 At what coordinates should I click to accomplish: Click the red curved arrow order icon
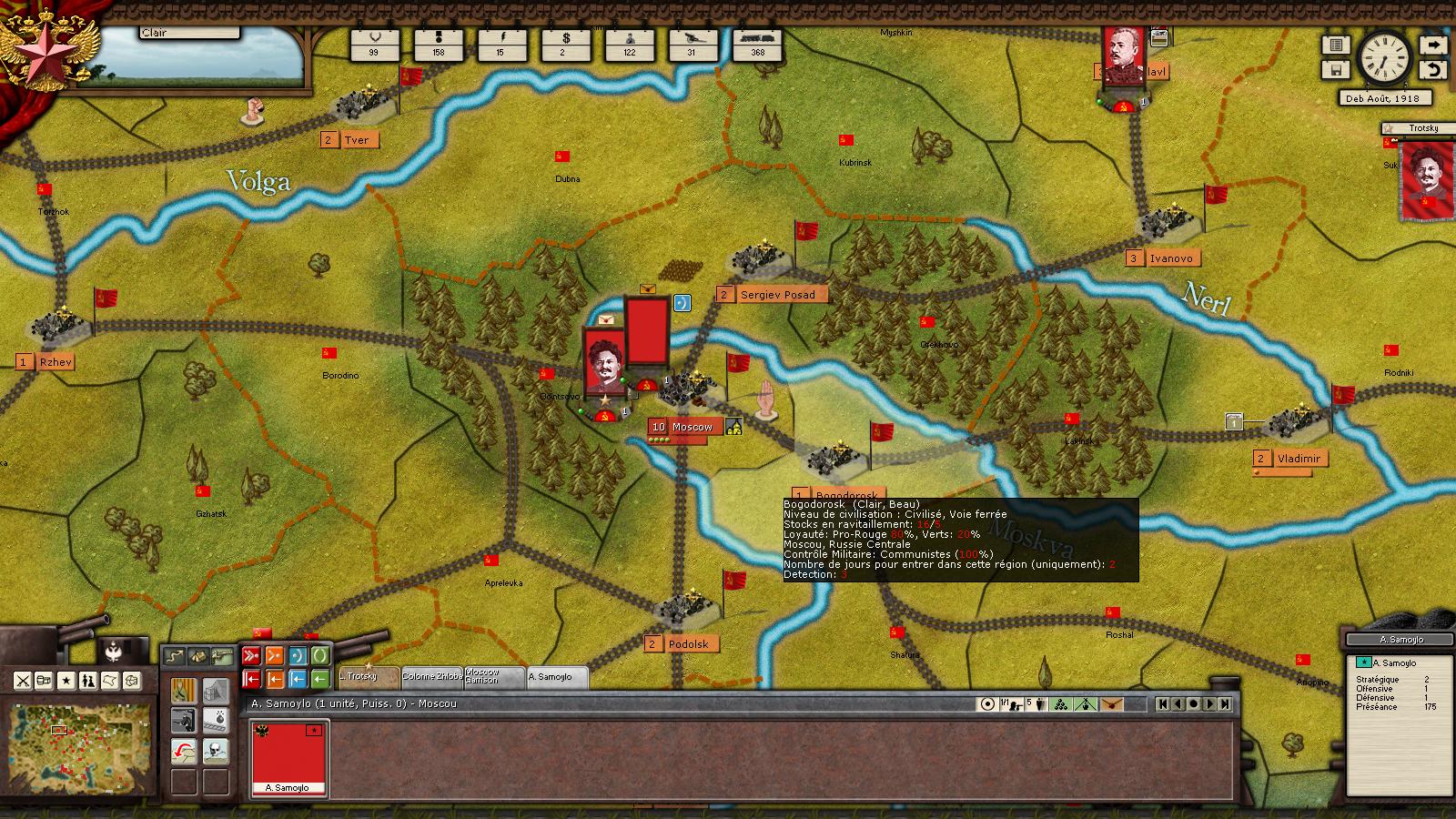pos(184,752)
